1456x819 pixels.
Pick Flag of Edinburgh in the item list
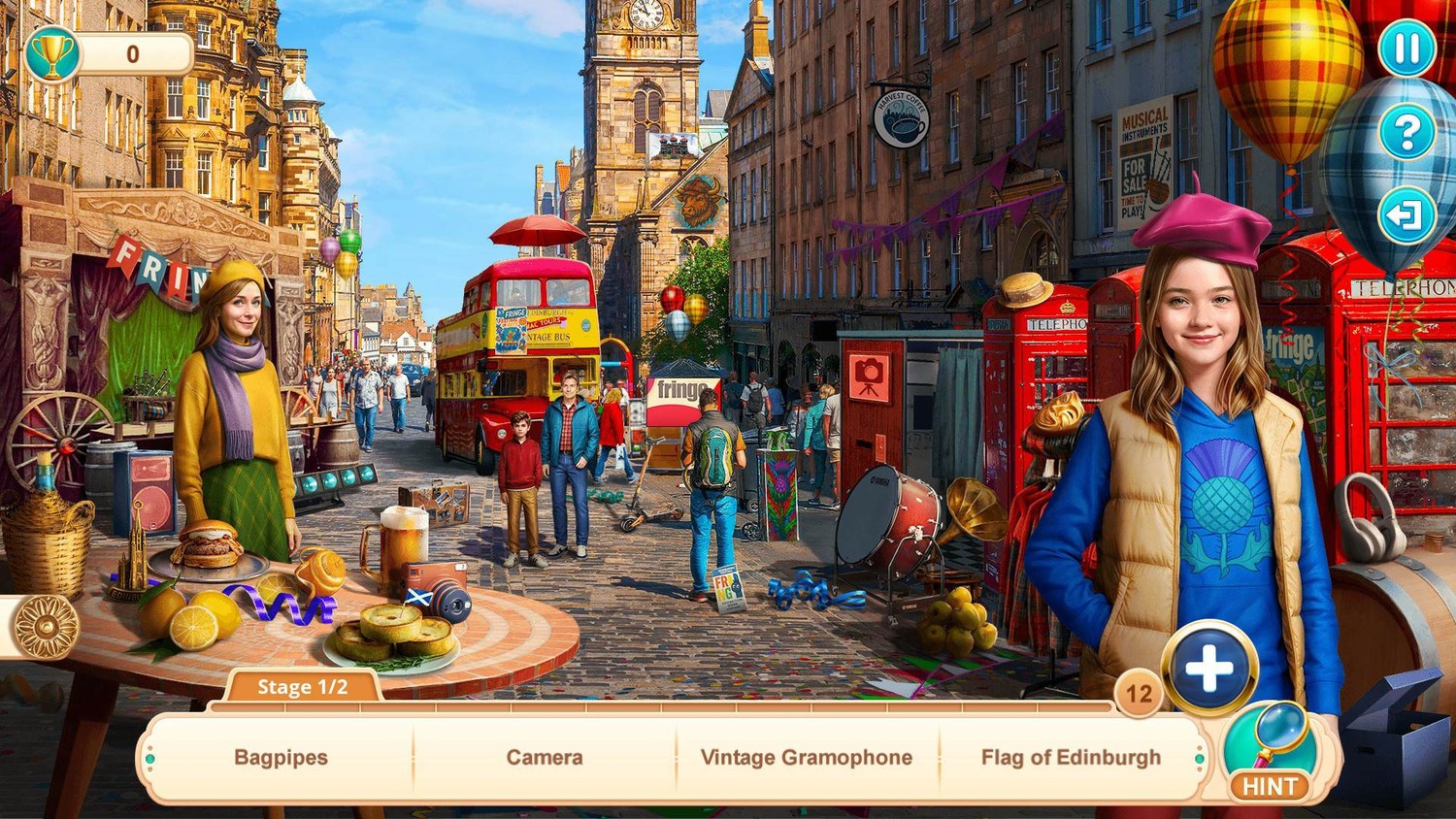point(1070,758)
